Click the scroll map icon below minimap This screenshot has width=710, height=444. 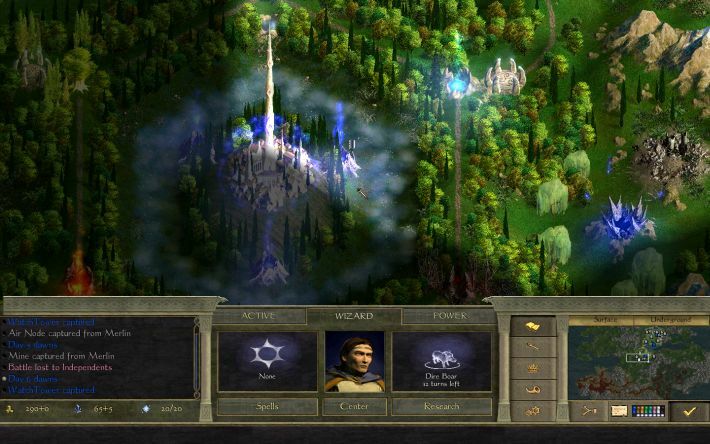pos(618,410)
